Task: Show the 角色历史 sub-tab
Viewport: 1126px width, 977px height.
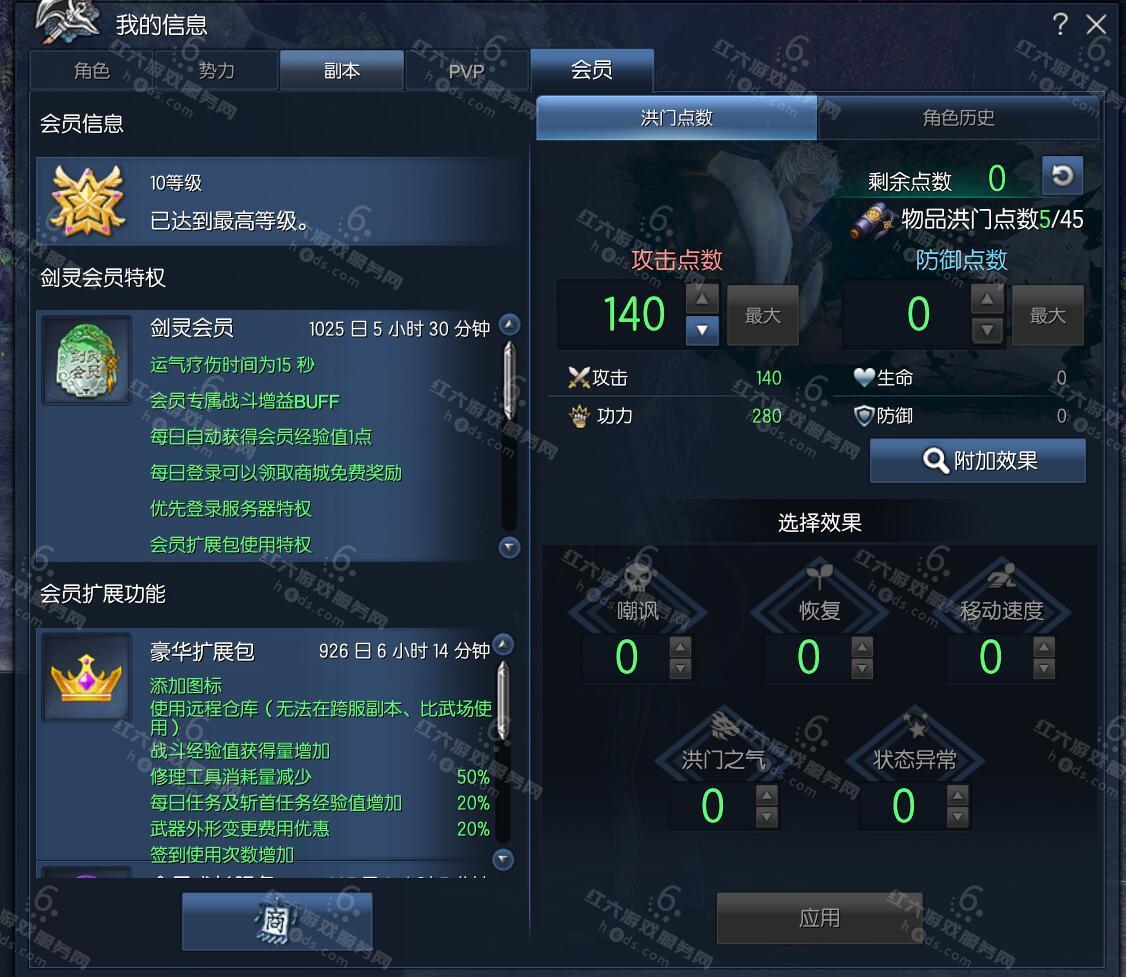Action: pyautogui.click(x=958, y=118)
